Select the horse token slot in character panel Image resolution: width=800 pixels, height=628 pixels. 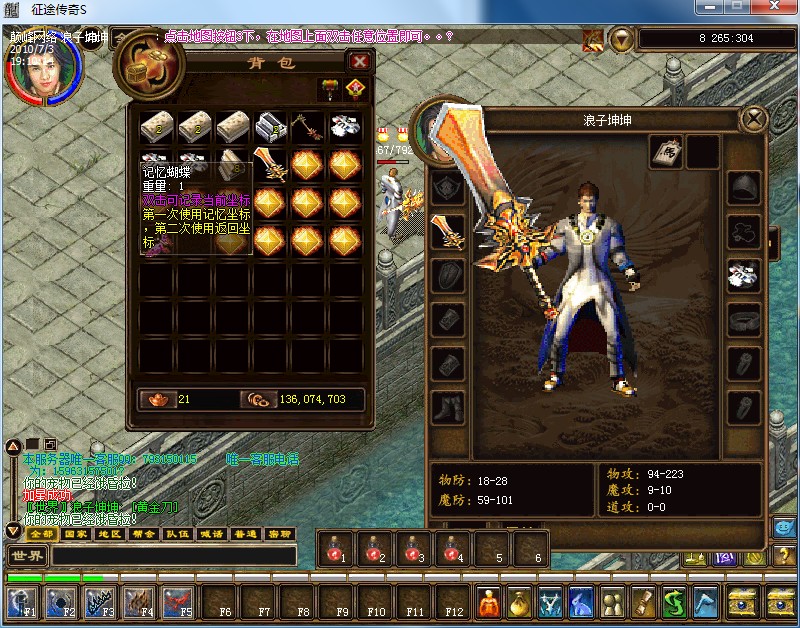(x=666, y=151)
